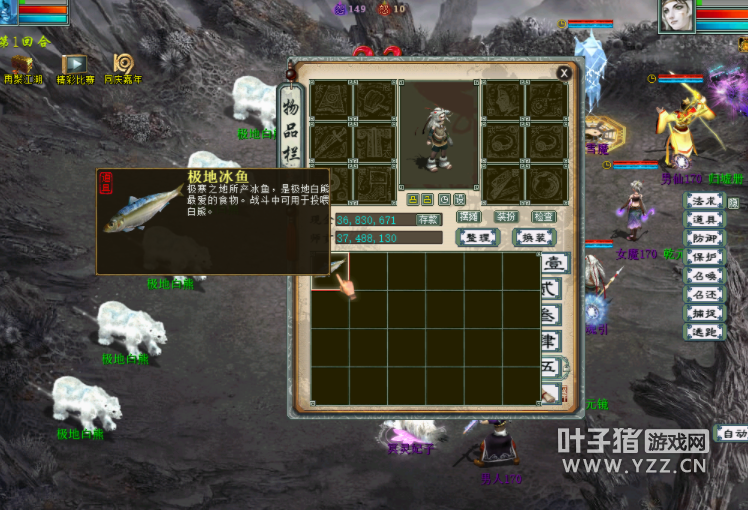
Task: Click the 整理 (sort) button
Action: pyautogui.click(x=477, y=237)
